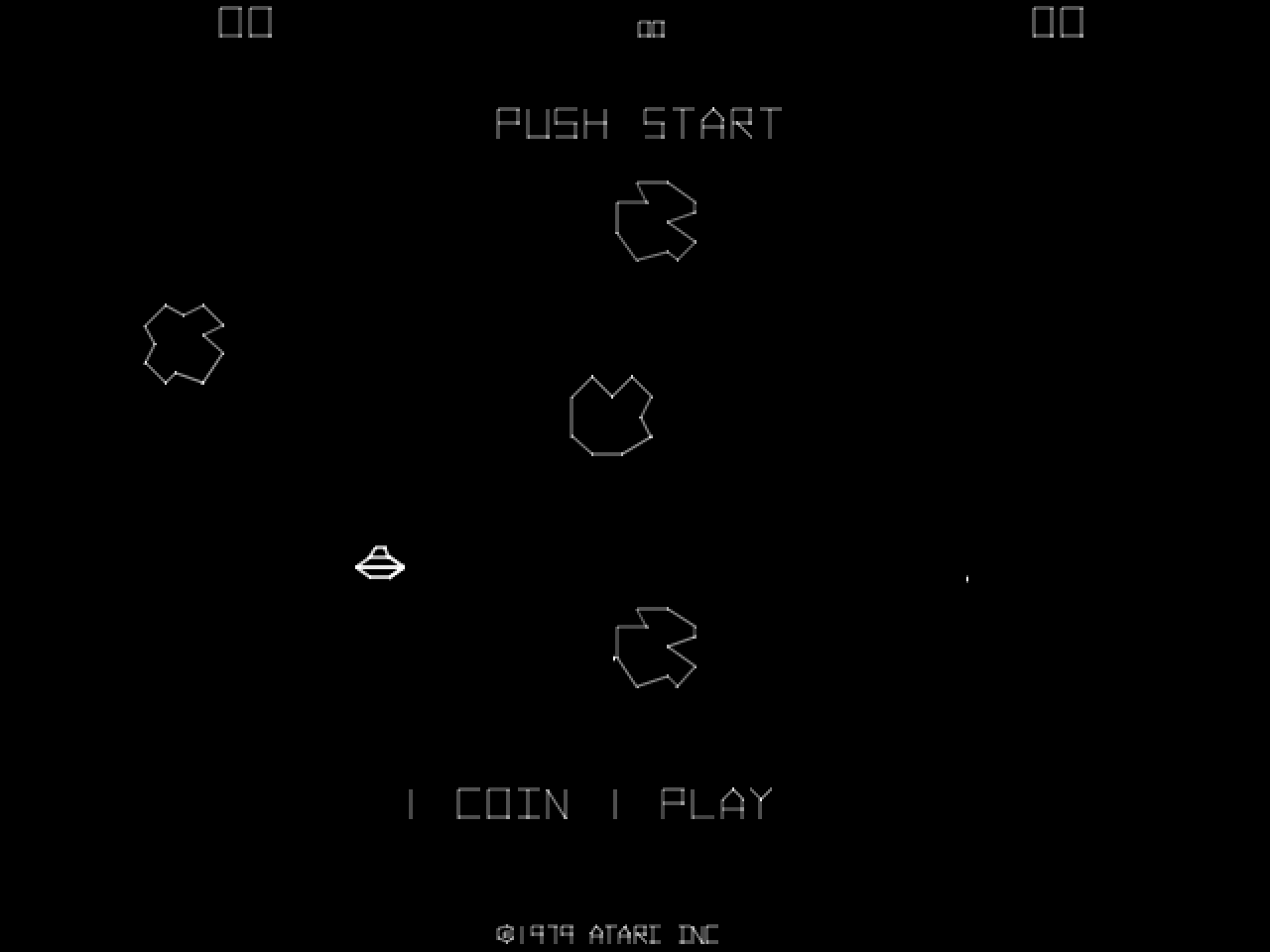Select the saucer's domed top section
The image size is (1270, 952).
[380, 553]
